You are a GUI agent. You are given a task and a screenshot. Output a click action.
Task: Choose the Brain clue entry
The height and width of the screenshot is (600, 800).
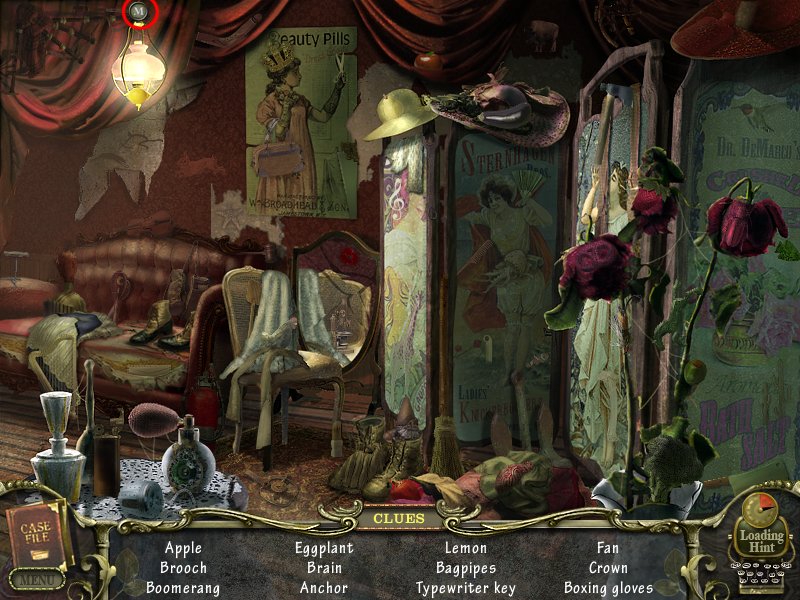coord(325,568)
